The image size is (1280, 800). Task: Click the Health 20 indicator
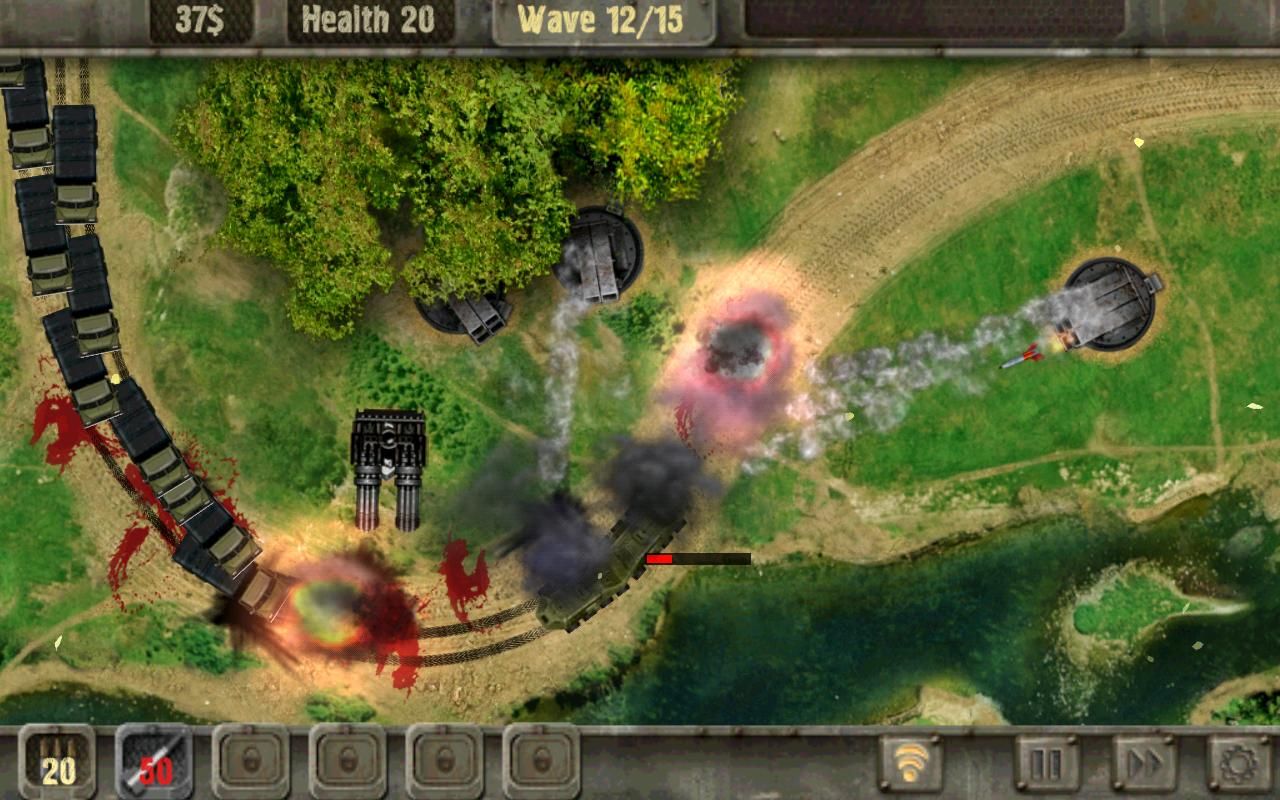tap(370, 17)
